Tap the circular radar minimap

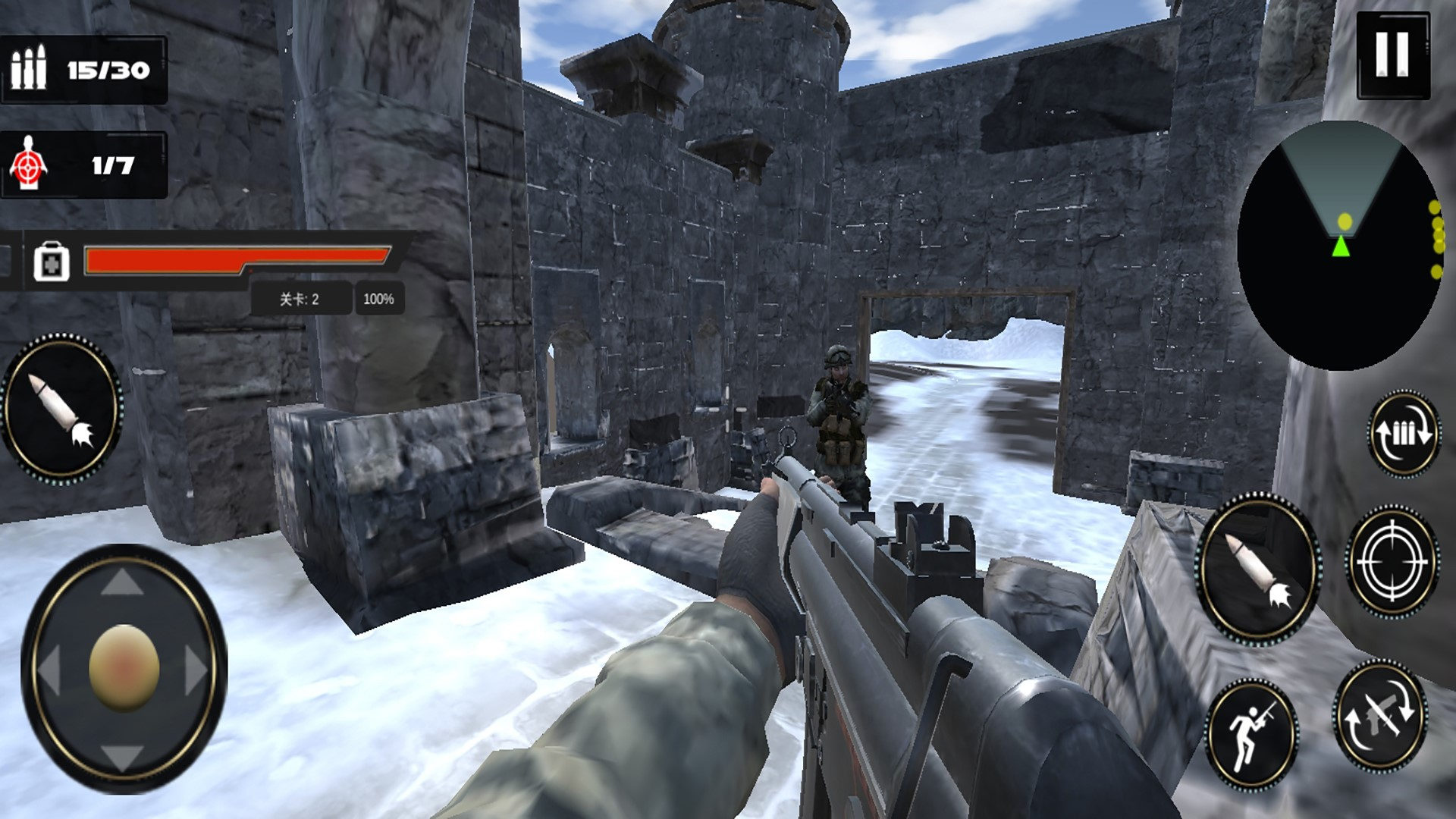(x=1340, y=246)
